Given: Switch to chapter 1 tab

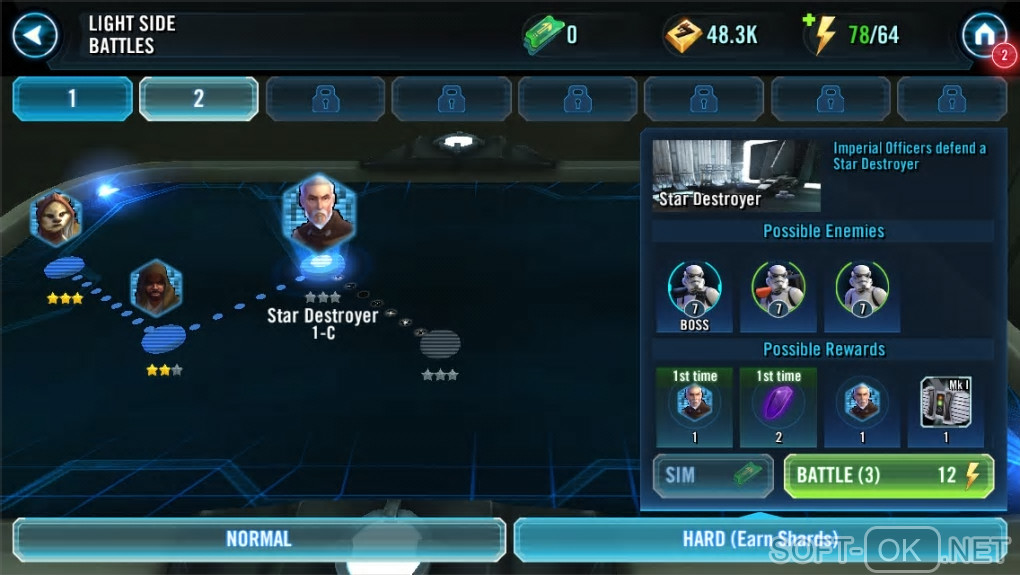Looking at the screenshot, I should (x=72, y=99).
